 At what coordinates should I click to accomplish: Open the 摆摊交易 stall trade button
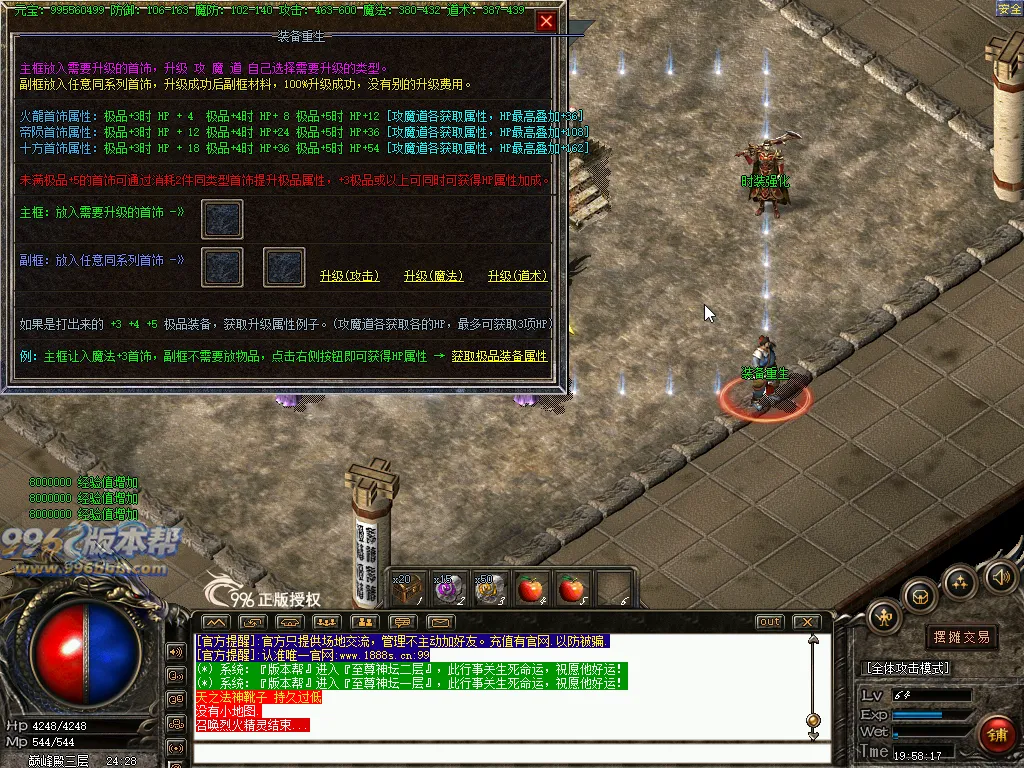tap(961, 637)
